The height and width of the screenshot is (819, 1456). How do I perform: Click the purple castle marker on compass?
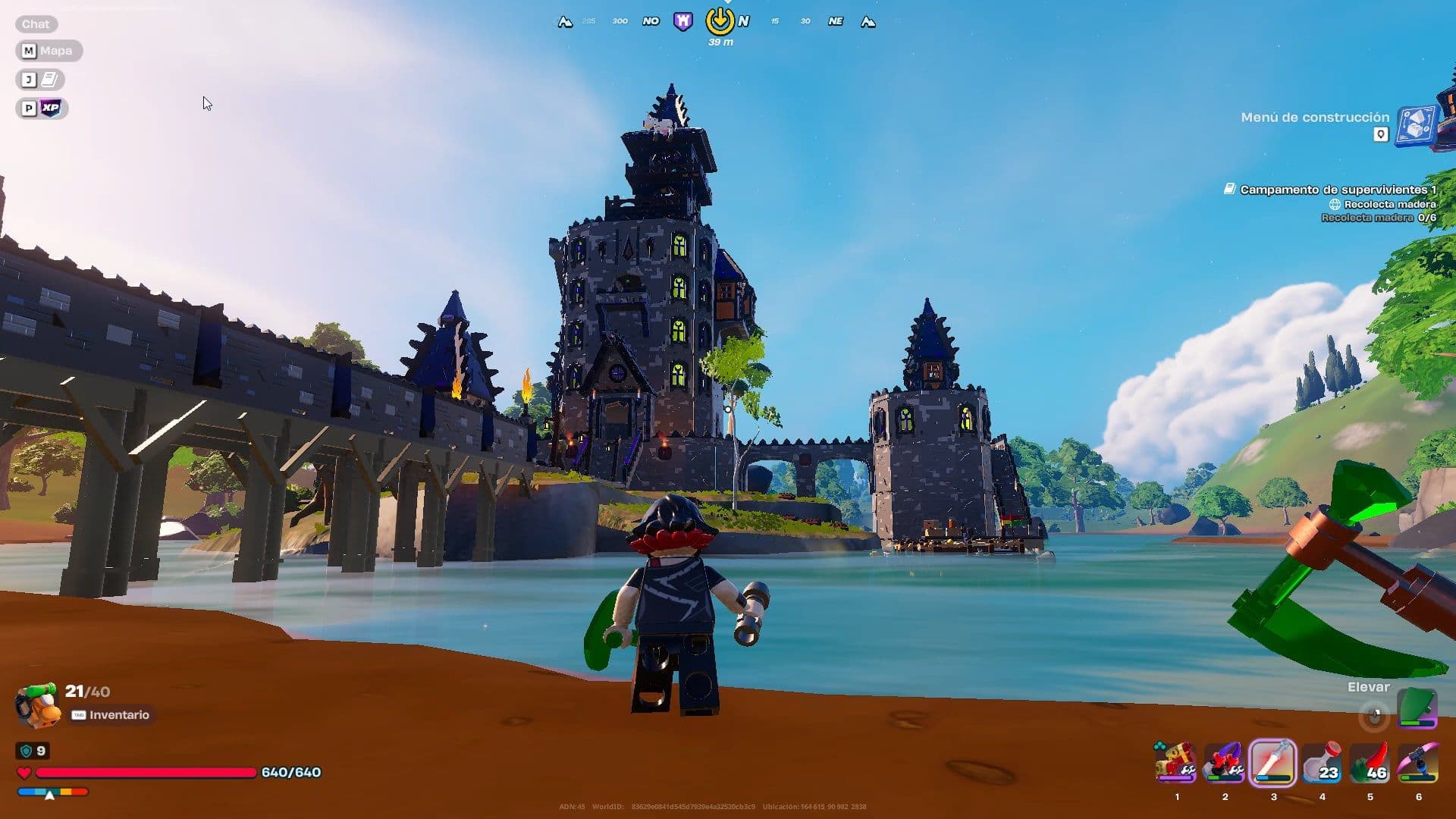tap(682, 21)
